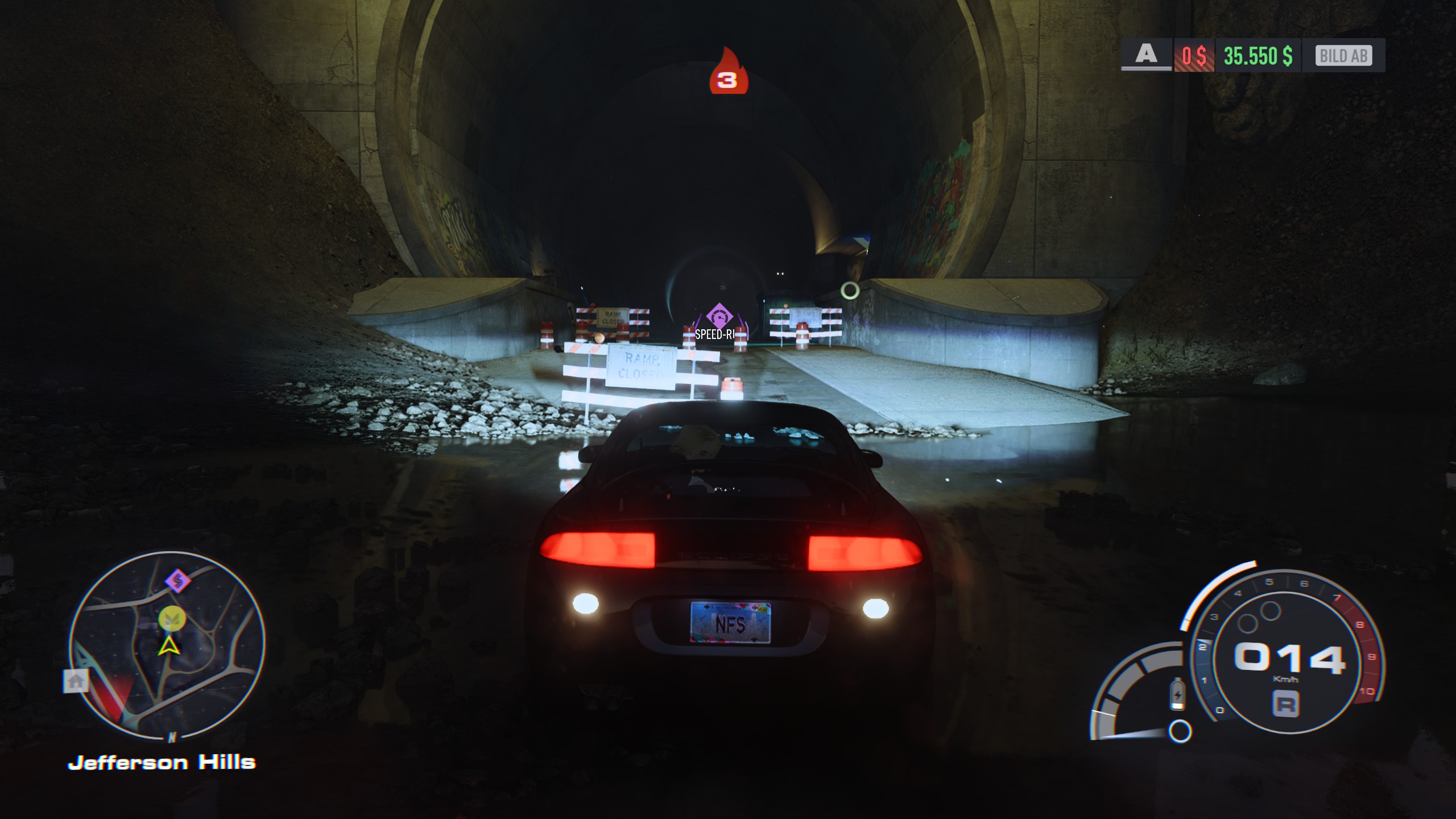This screenshot has width=1456, height=819.
Task: Open the circular minimap
Action: (x=167, y=644)
